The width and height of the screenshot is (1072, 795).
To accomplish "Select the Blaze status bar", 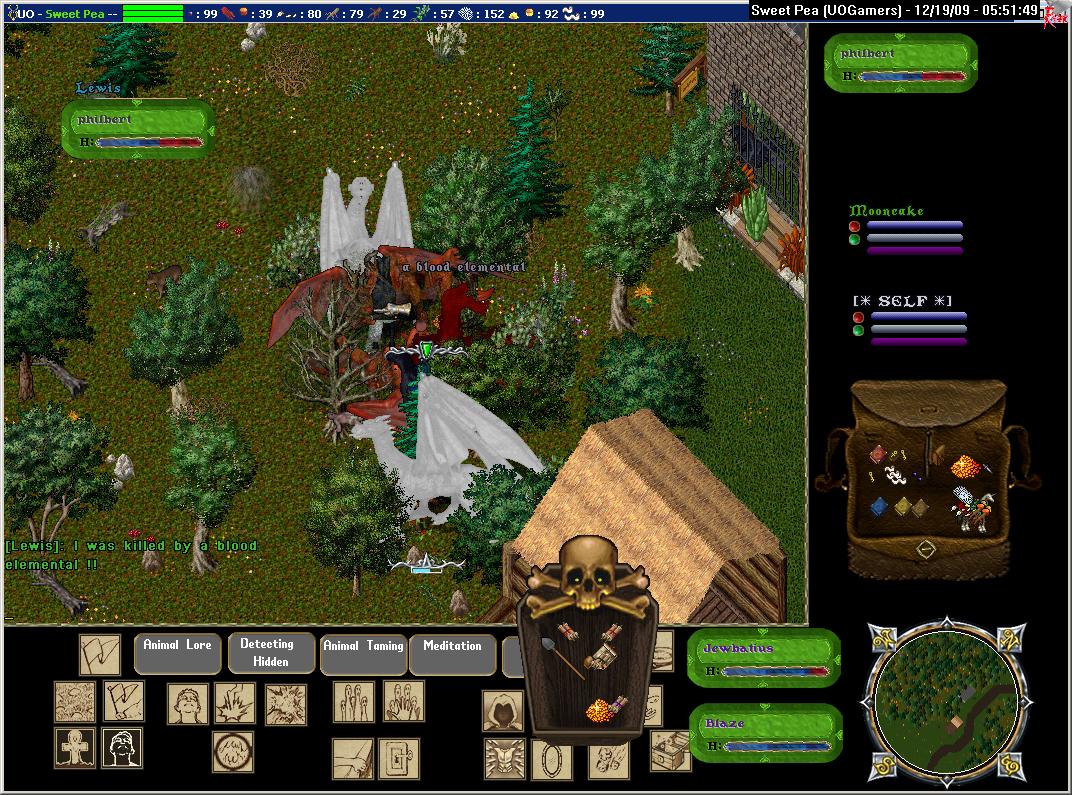I will point(765,733).
